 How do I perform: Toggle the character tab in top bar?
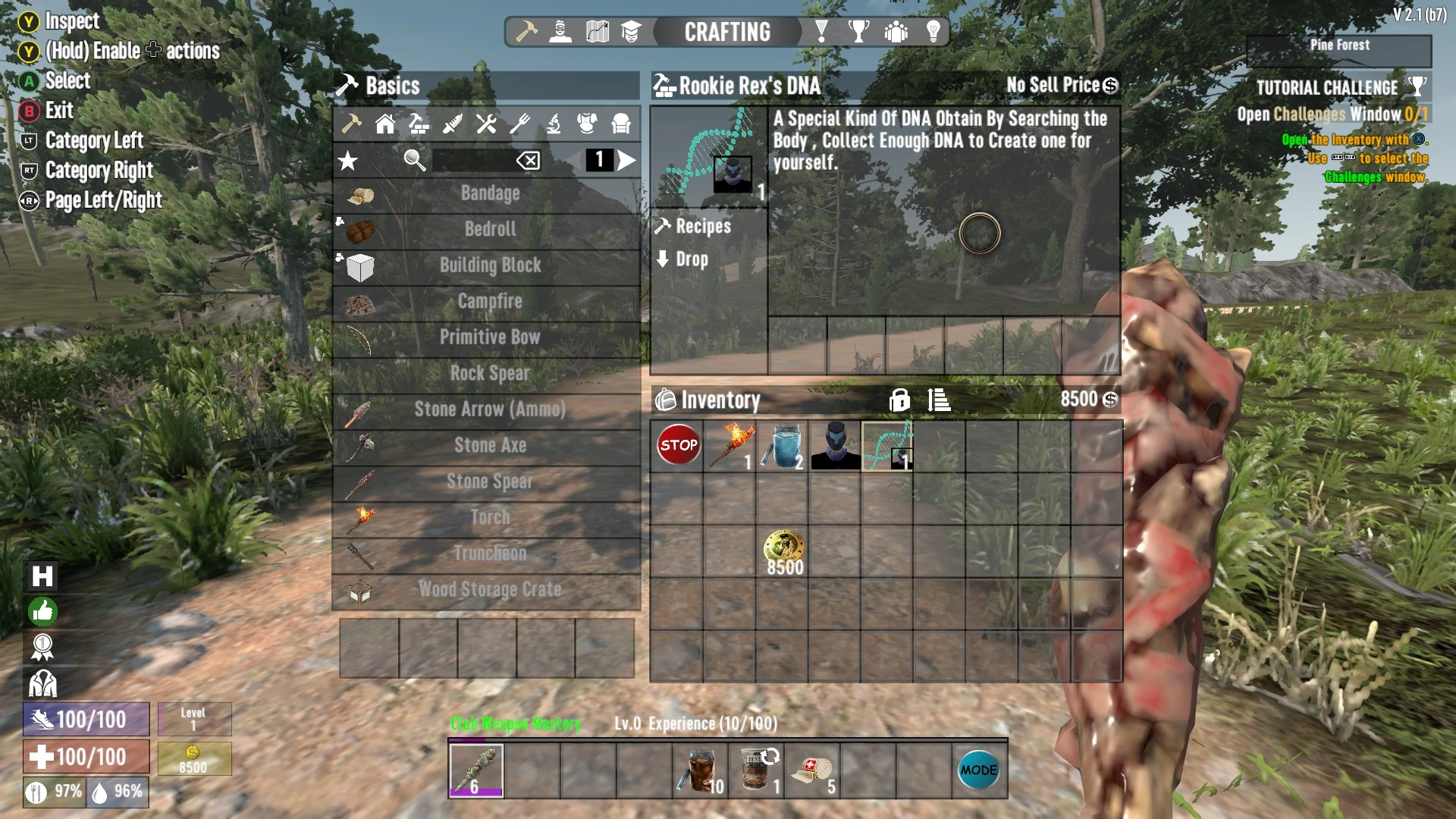coord(561,32)
